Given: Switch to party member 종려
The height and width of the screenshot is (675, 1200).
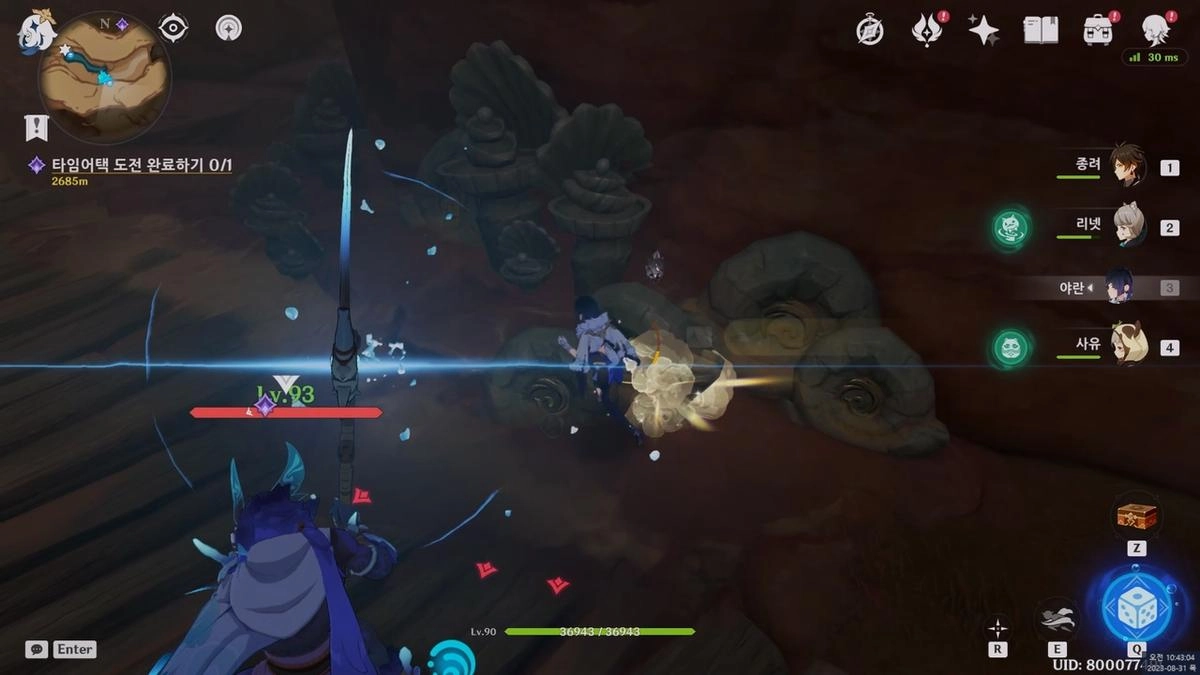Looking at the screenshot, I should pos(1126,165).
